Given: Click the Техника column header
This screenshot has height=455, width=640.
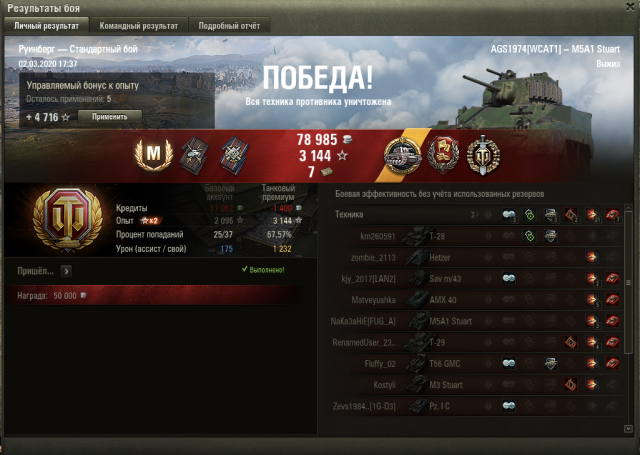Looking at the screenshot, I should [x=350, y=215].
